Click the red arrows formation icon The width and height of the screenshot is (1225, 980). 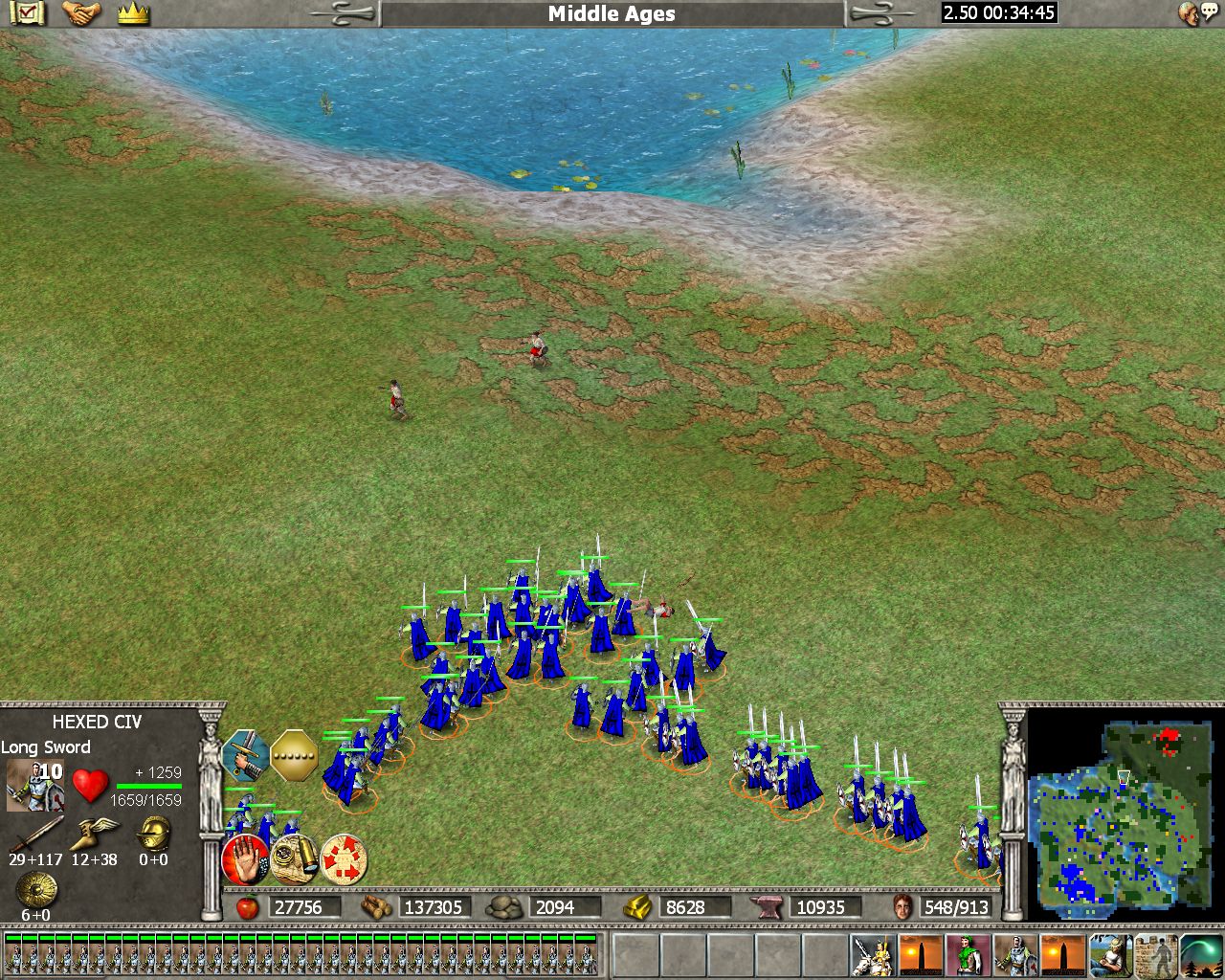coord(344,858)
